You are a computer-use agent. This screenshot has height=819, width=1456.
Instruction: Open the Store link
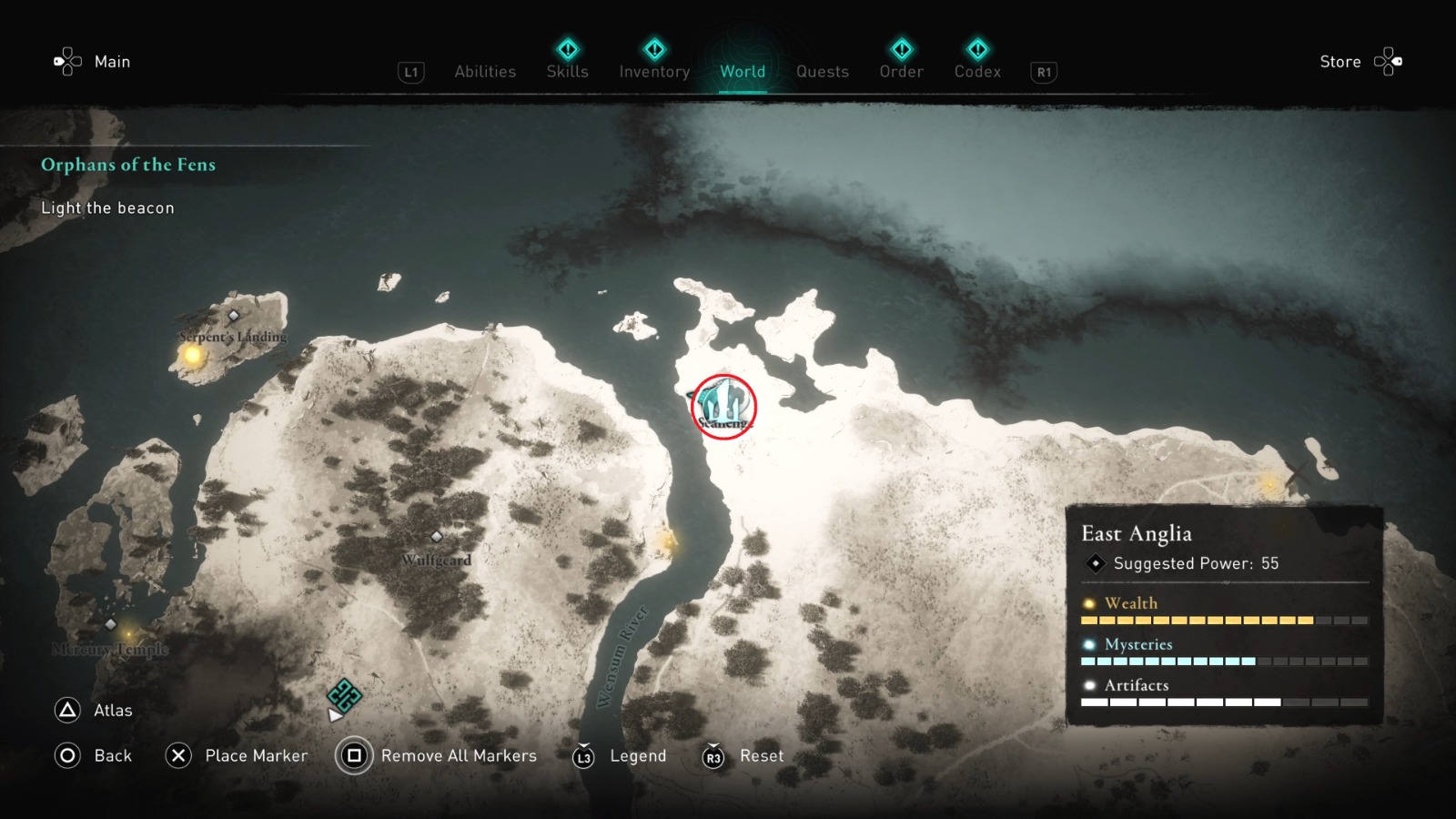click(x=1340, y=61)
